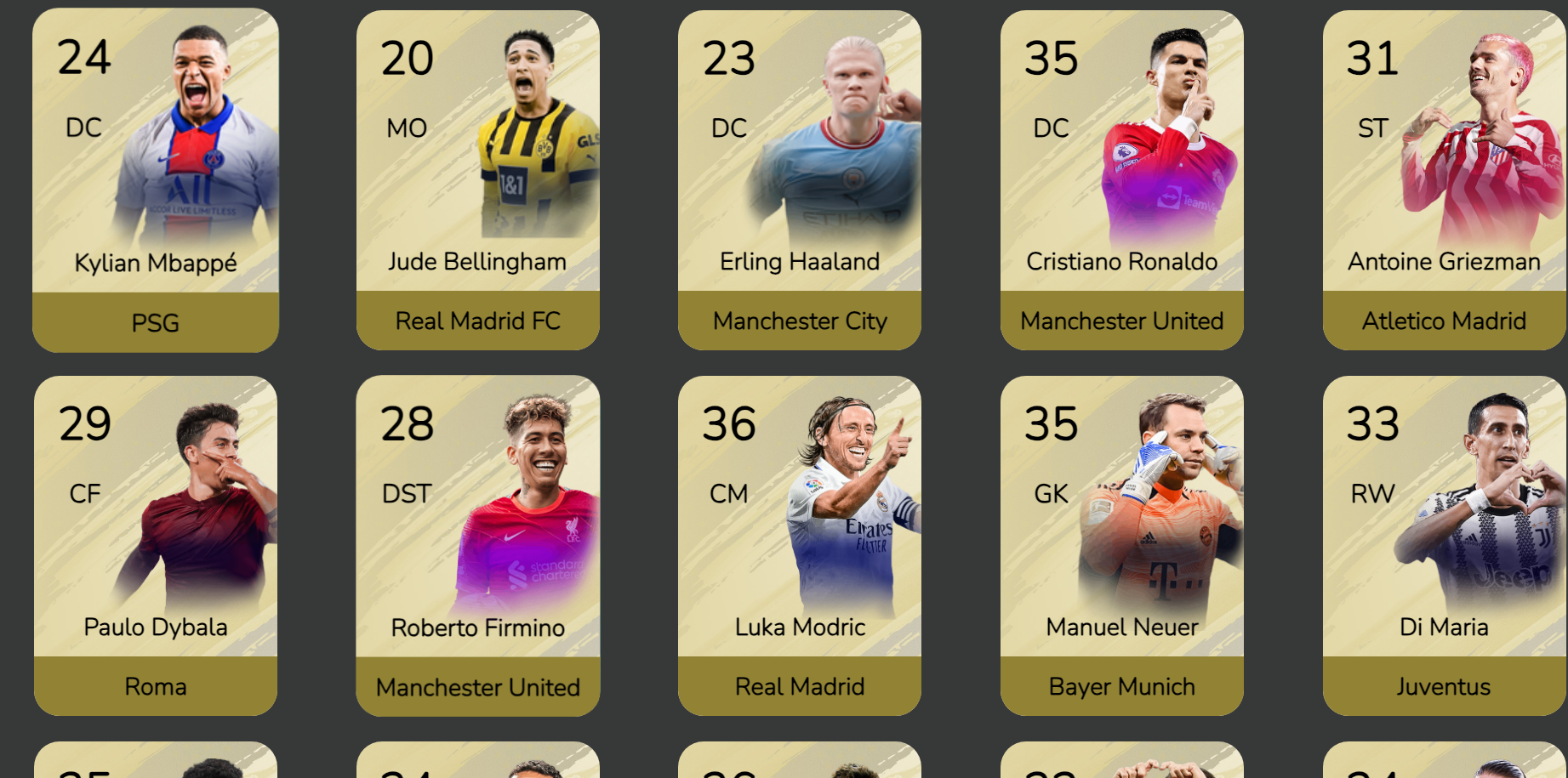Click the Juventus club banner
Viewport: 1568px width, 778px height.
point(1444,687)
